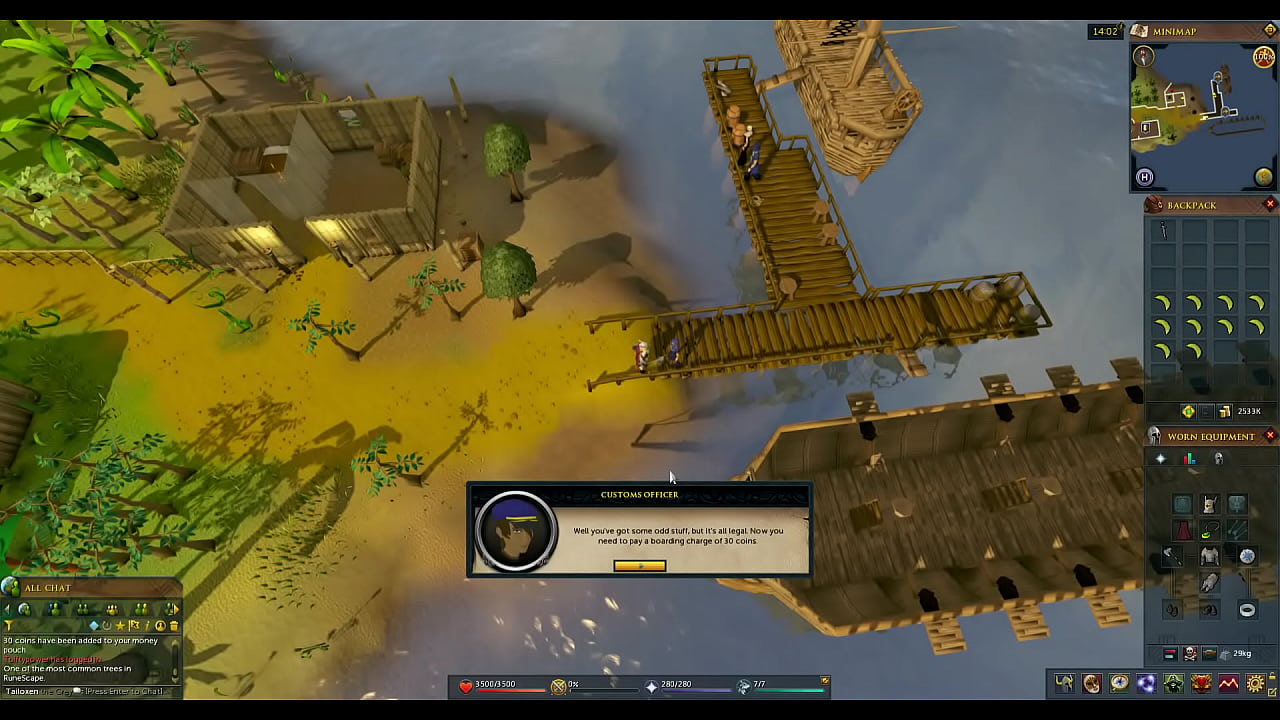Clear chat with the trash icon
The image size is (1280, 720).
point(174,626)
